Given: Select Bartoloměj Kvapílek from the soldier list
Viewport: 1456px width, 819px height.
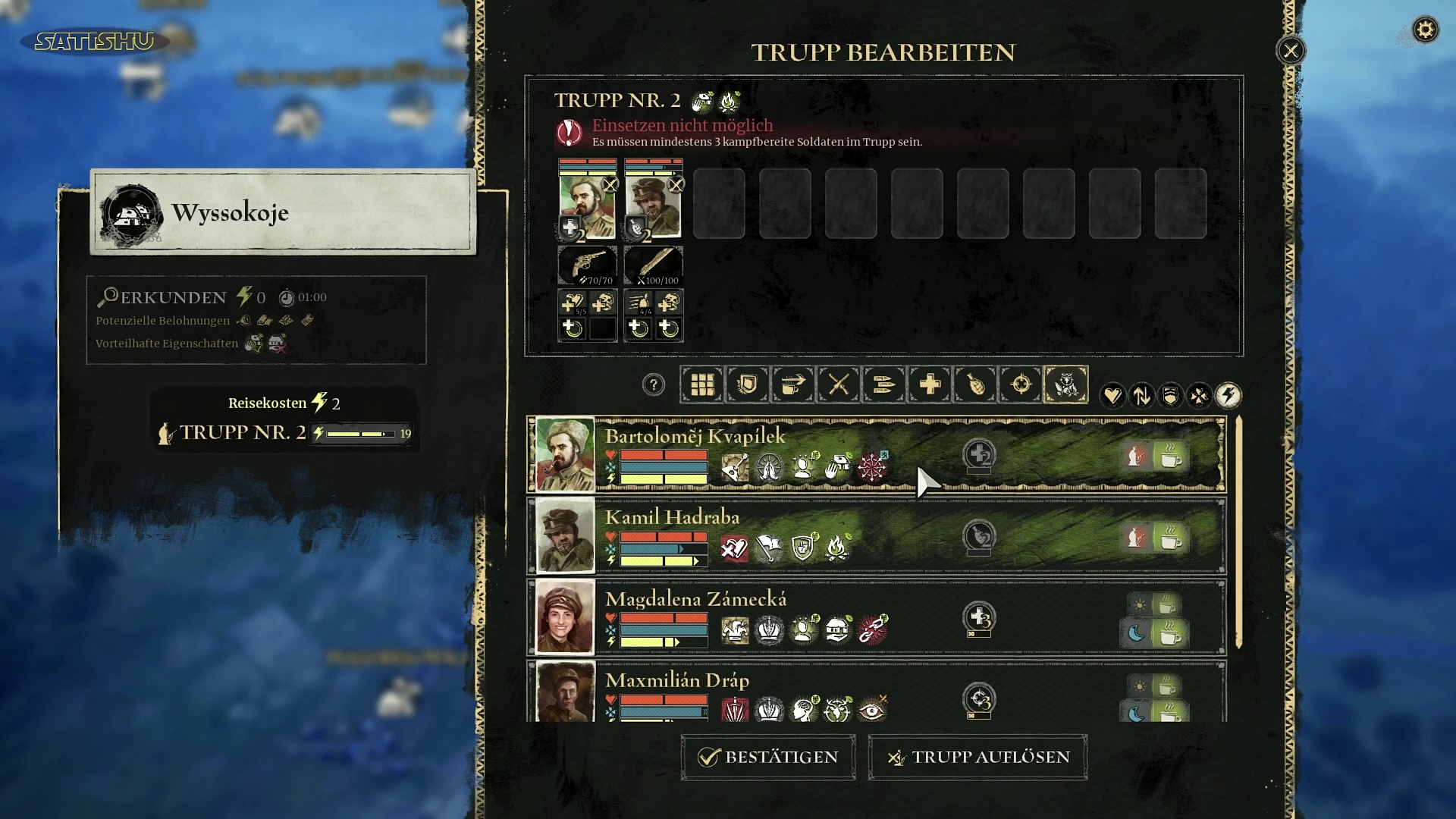Looking at the screenshot, I should tap(695, 437).
